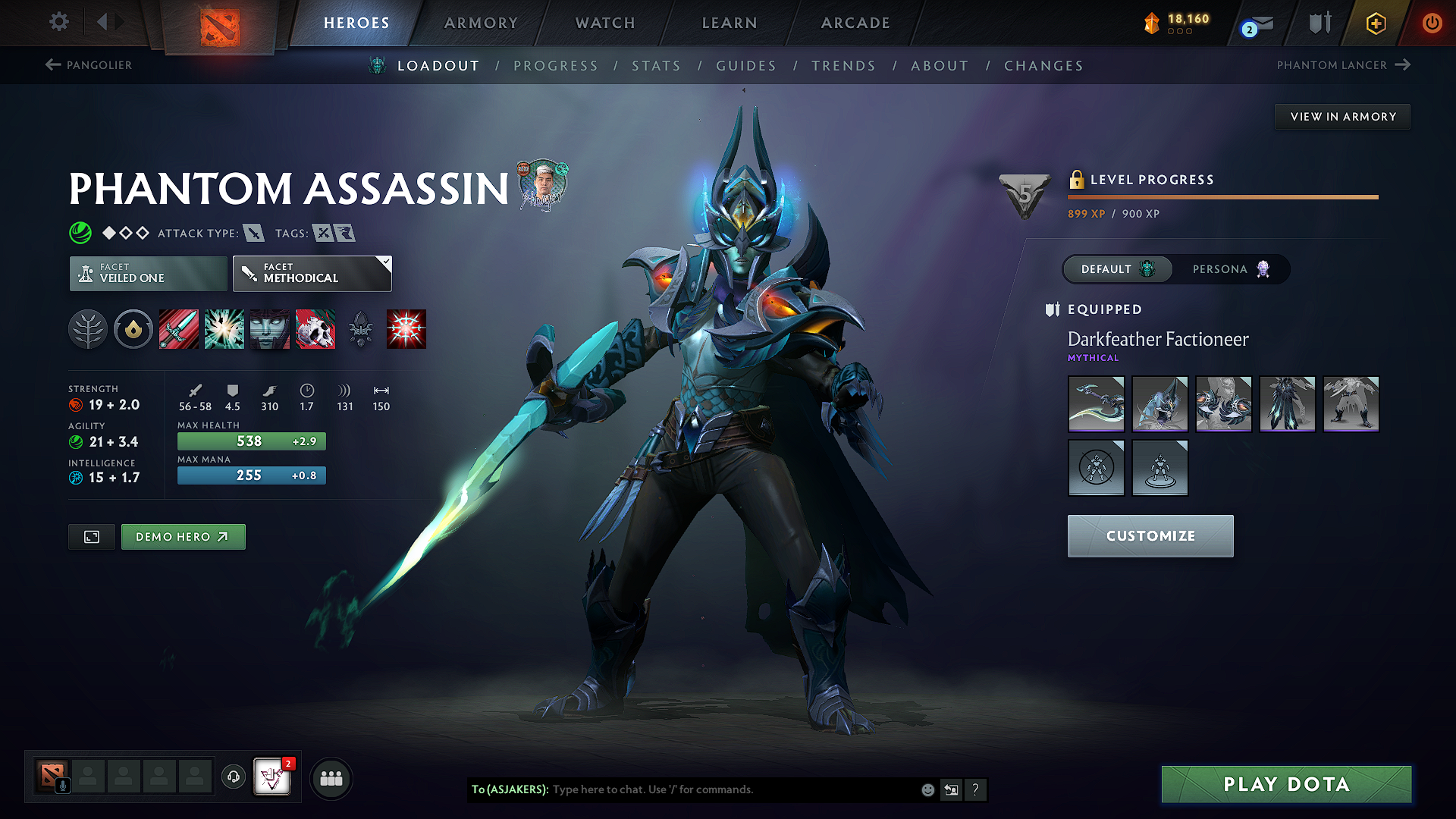Viewport: 1456px width, 819px height.
Task: Select the equipped weapon blade thumbnail
Action: (1096, 404)
